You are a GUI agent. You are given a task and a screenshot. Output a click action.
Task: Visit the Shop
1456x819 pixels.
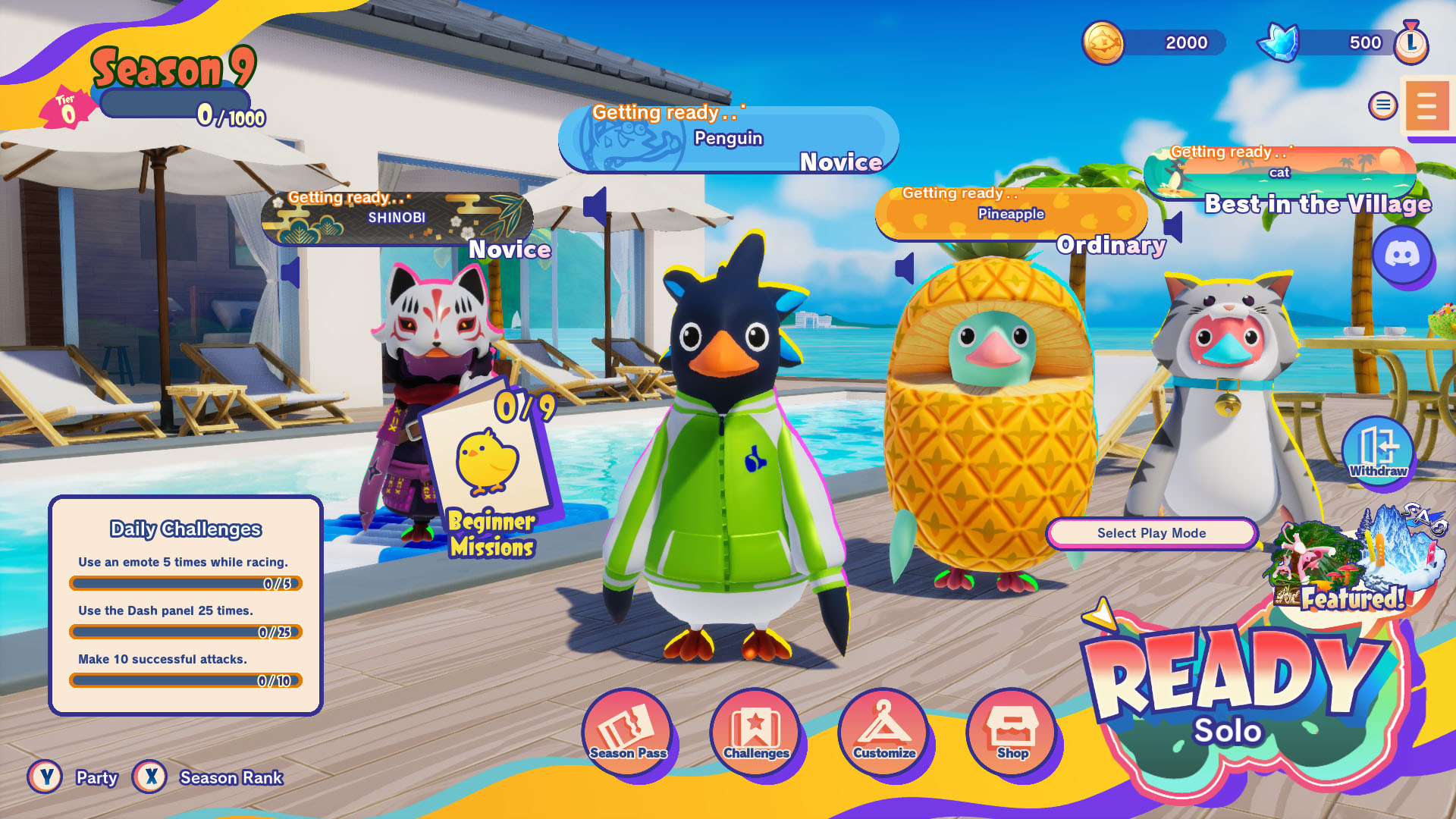click(x=1012, y=731)
